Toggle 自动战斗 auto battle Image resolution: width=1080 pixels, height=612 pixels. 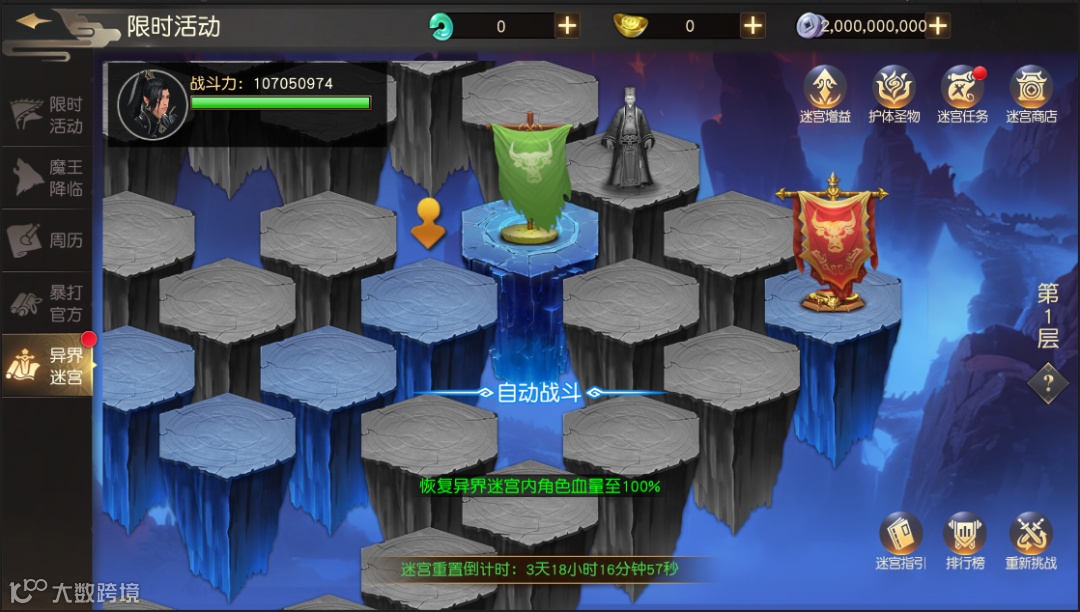coord(539,392)
